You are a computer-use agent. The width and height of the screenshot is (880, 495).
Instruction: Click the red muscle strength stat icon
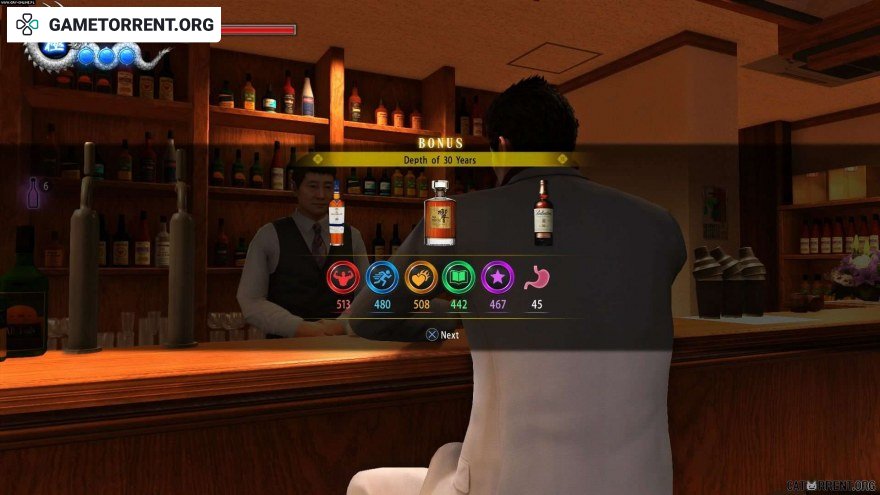point(343,277)
